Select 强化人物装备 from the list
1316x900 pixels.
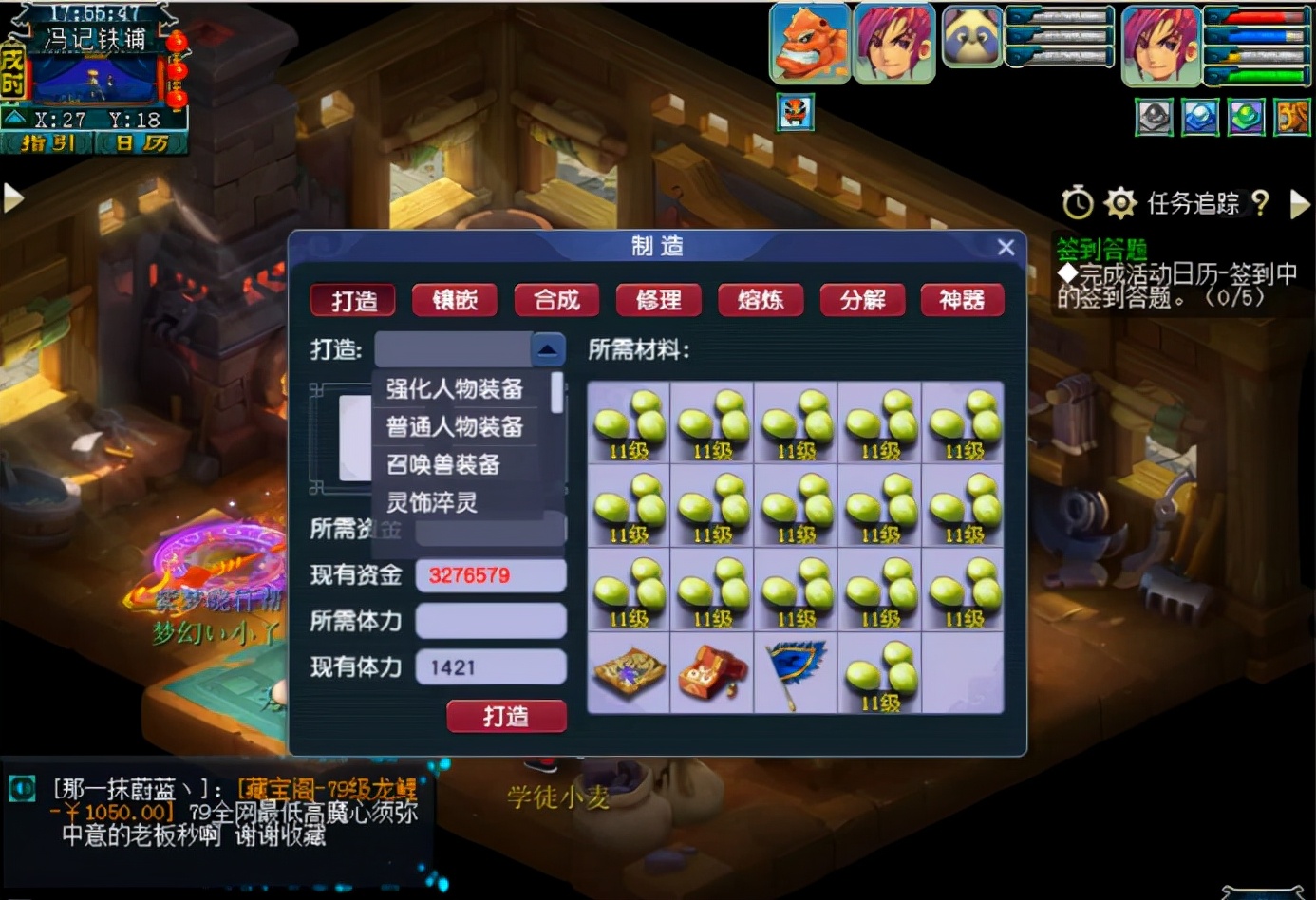tap(454, 389)
